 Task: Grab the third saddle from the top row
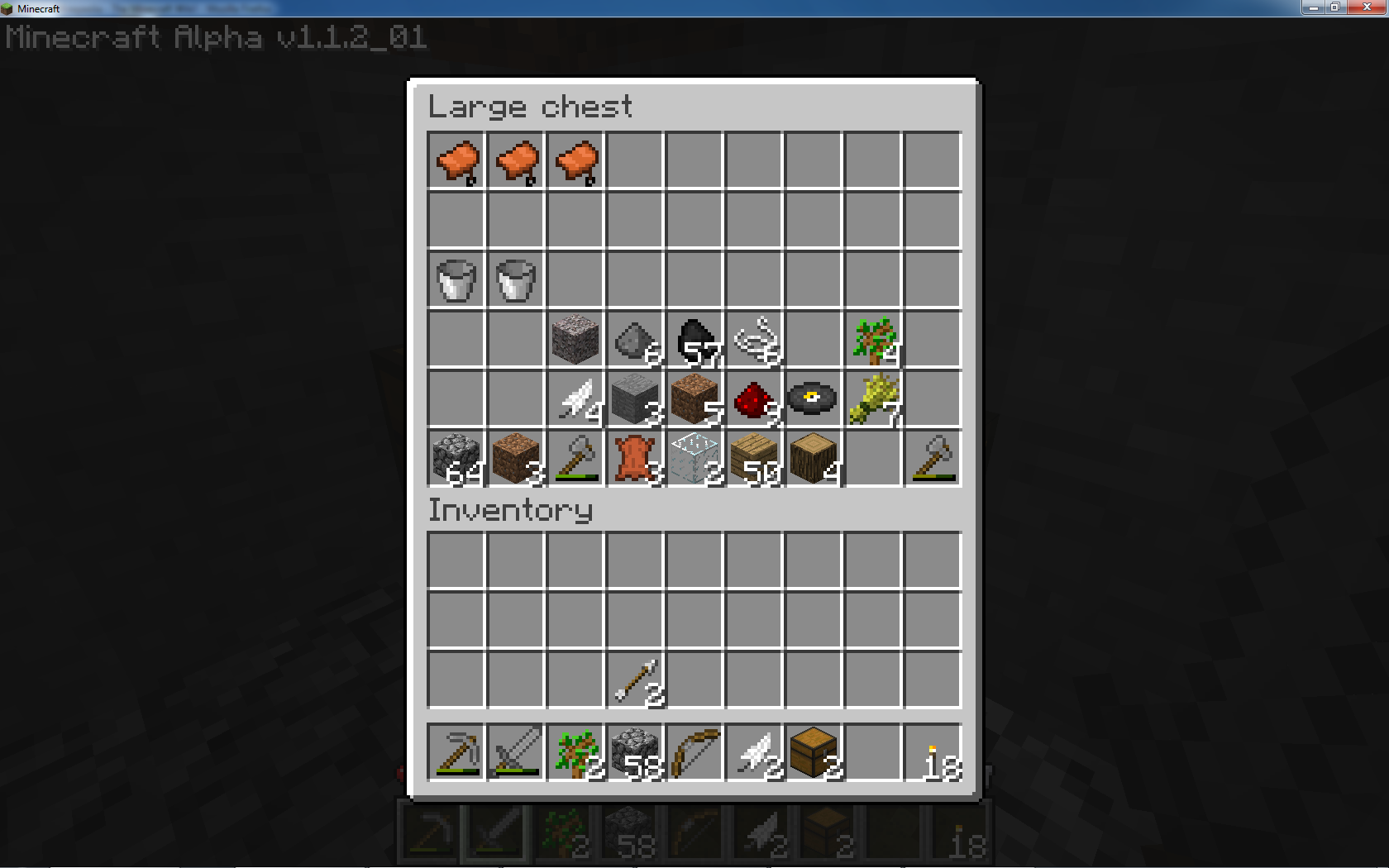[575, 161]
